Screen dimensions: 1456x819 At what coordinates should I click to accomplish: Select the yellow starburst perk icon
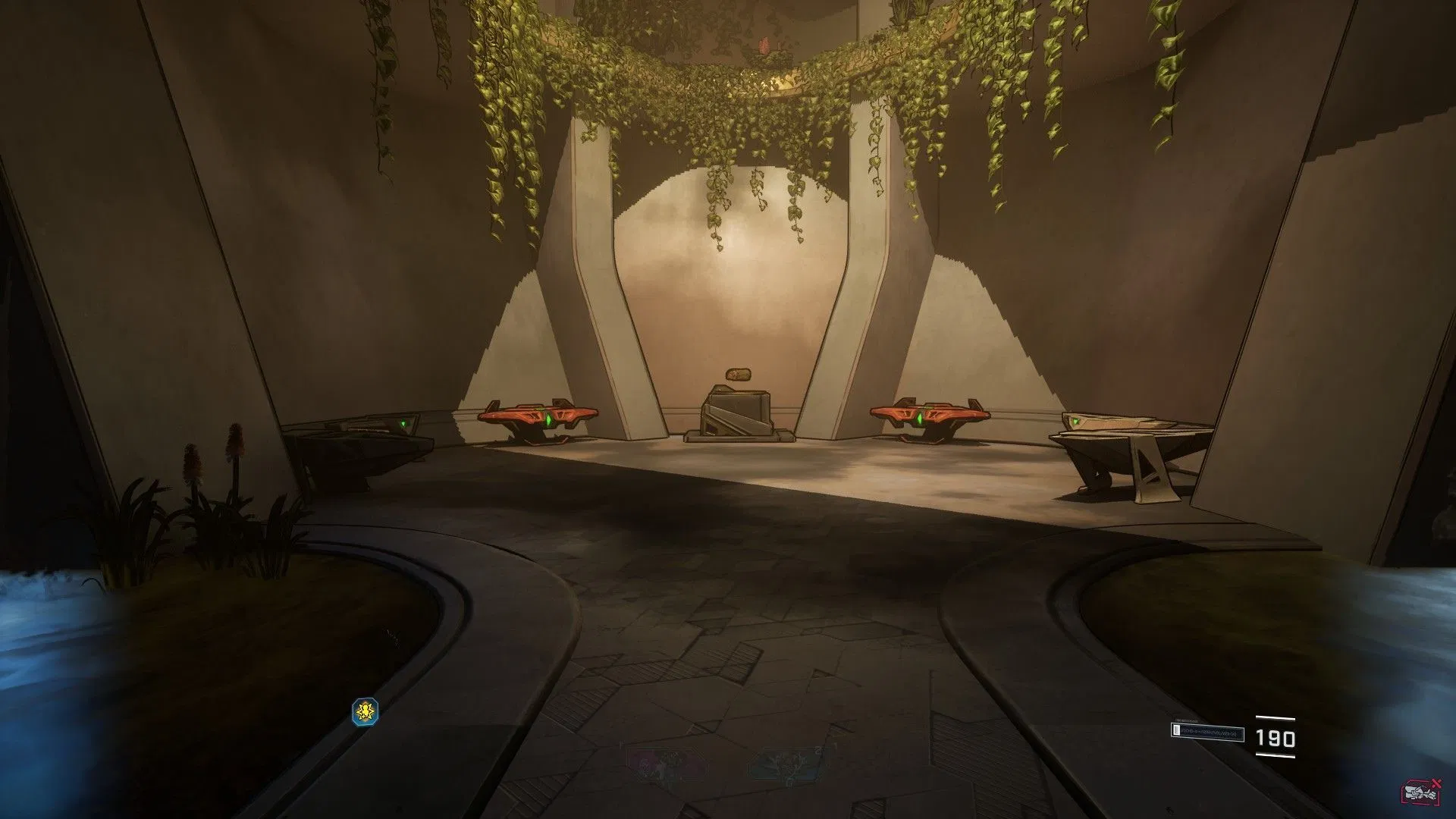coord(366,711)
